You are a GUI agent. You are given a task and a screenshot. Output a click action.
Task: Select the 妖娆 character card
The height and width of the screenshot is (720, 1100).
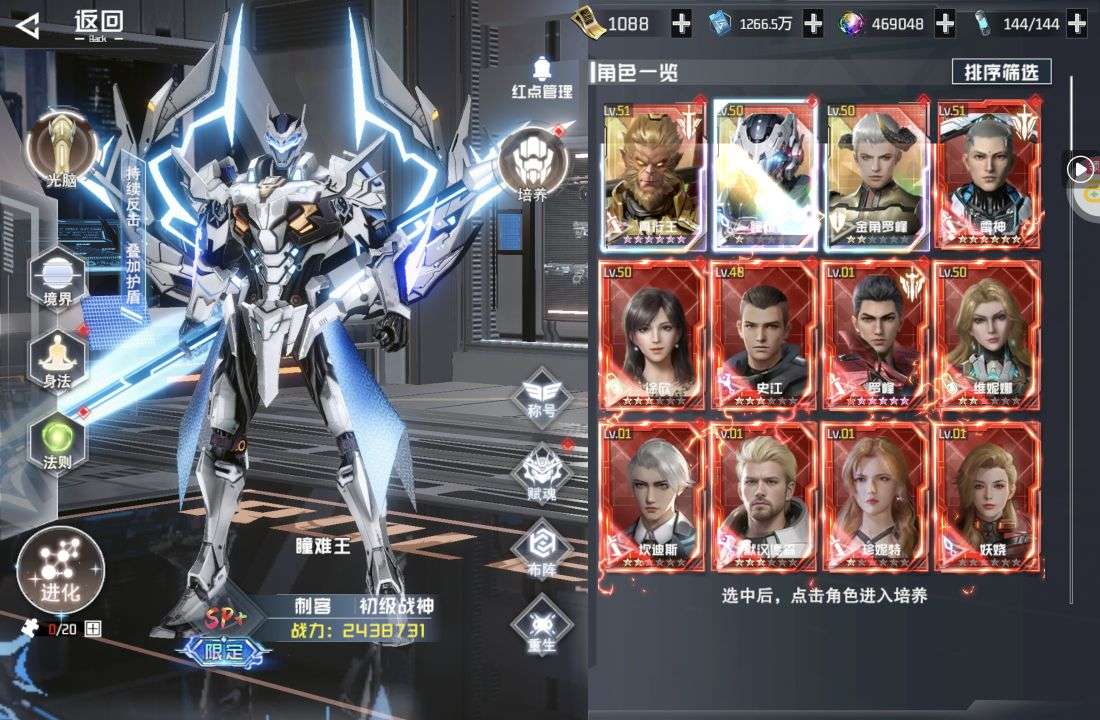click(x=987, y=496)
